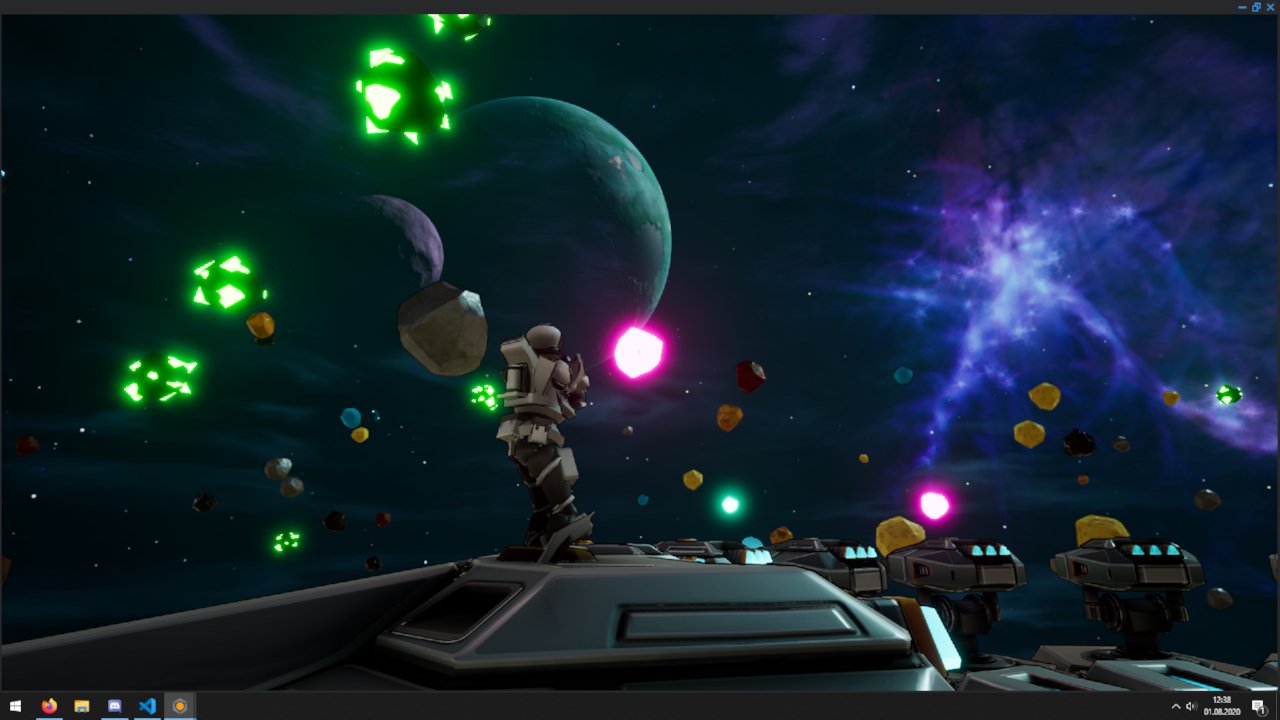Image resolution: width=1280 pixels, height=720 pixels.
Task: Open File Explorer from the taskbar
Action: click(81, 707)
